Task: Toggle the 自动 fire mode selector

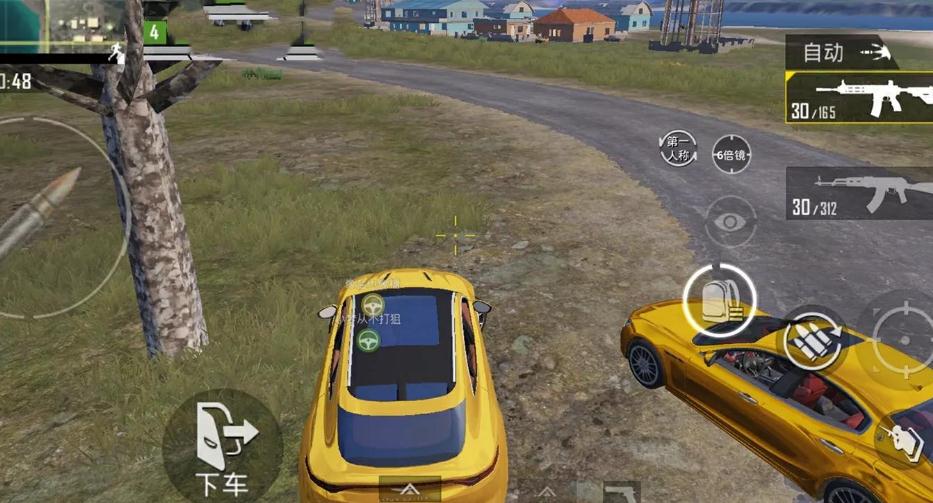Action: (x=838, y=52)
